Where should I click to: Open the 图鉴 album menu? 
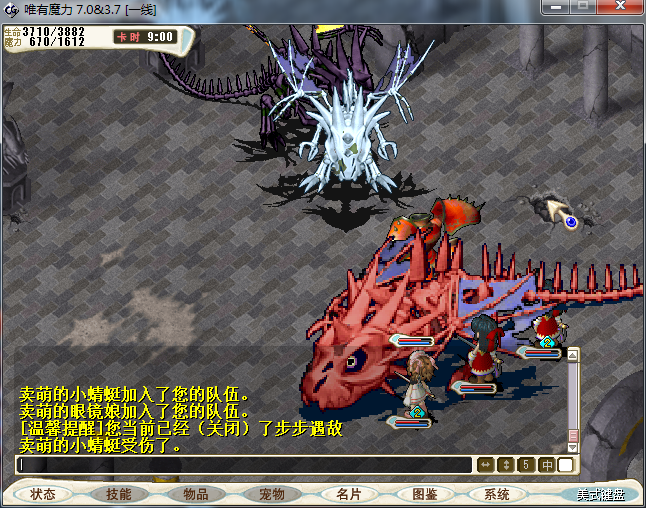[424, 494]
